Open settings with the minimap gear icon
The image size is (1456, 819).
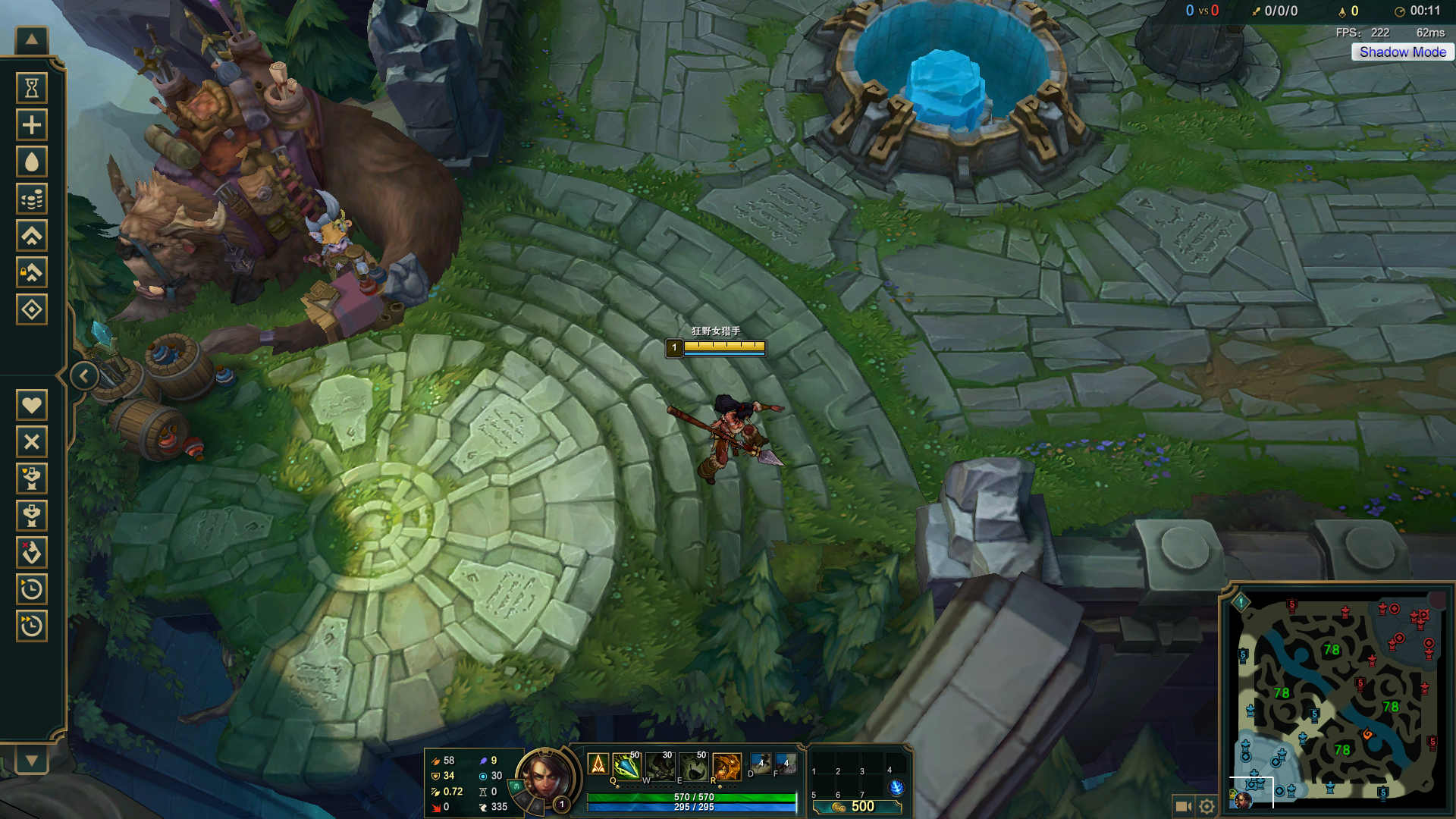[1207, 806]
